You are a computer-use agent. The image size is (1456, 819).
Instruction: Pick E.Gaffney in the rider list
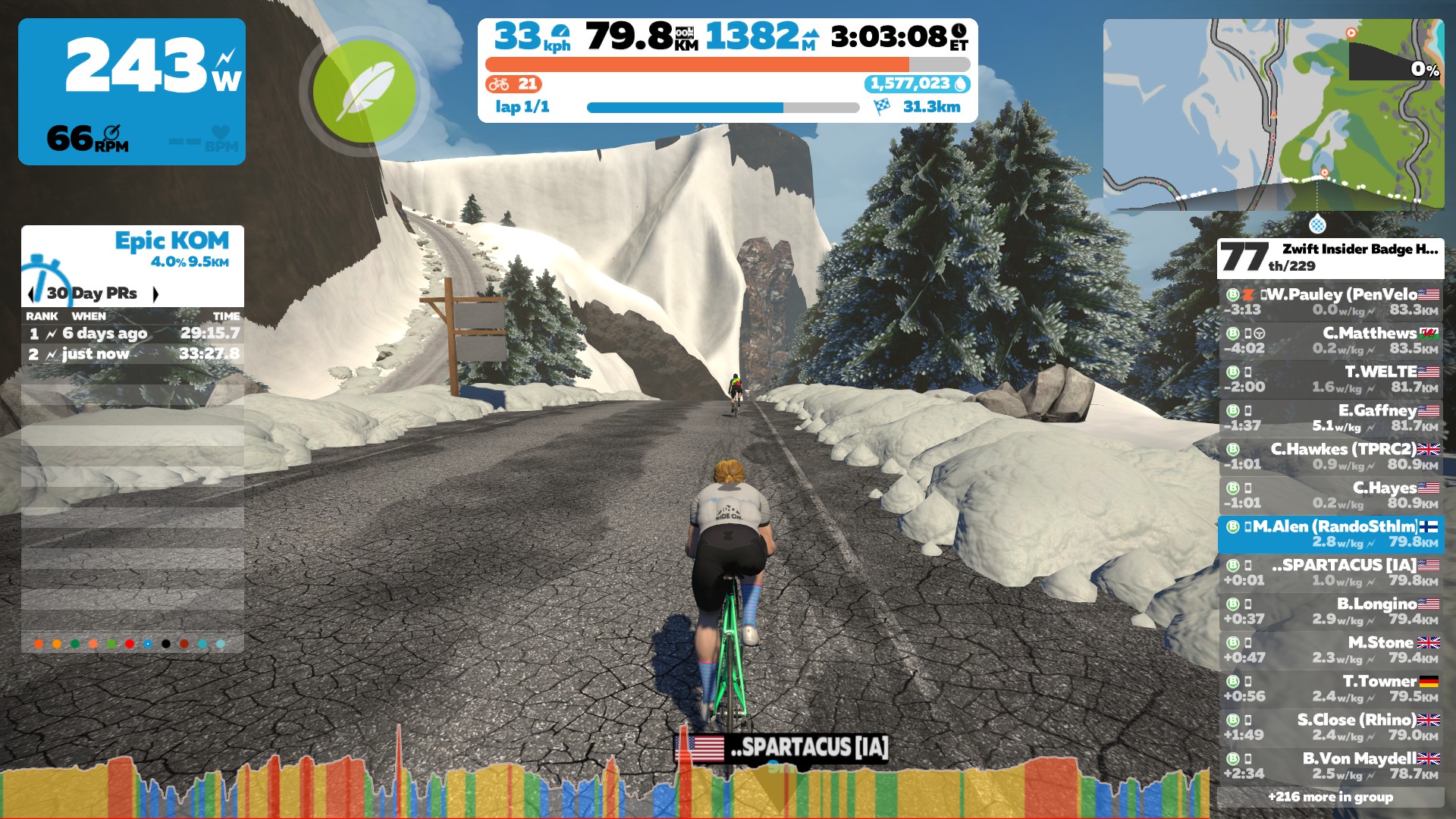click(x=1331, y=418)
